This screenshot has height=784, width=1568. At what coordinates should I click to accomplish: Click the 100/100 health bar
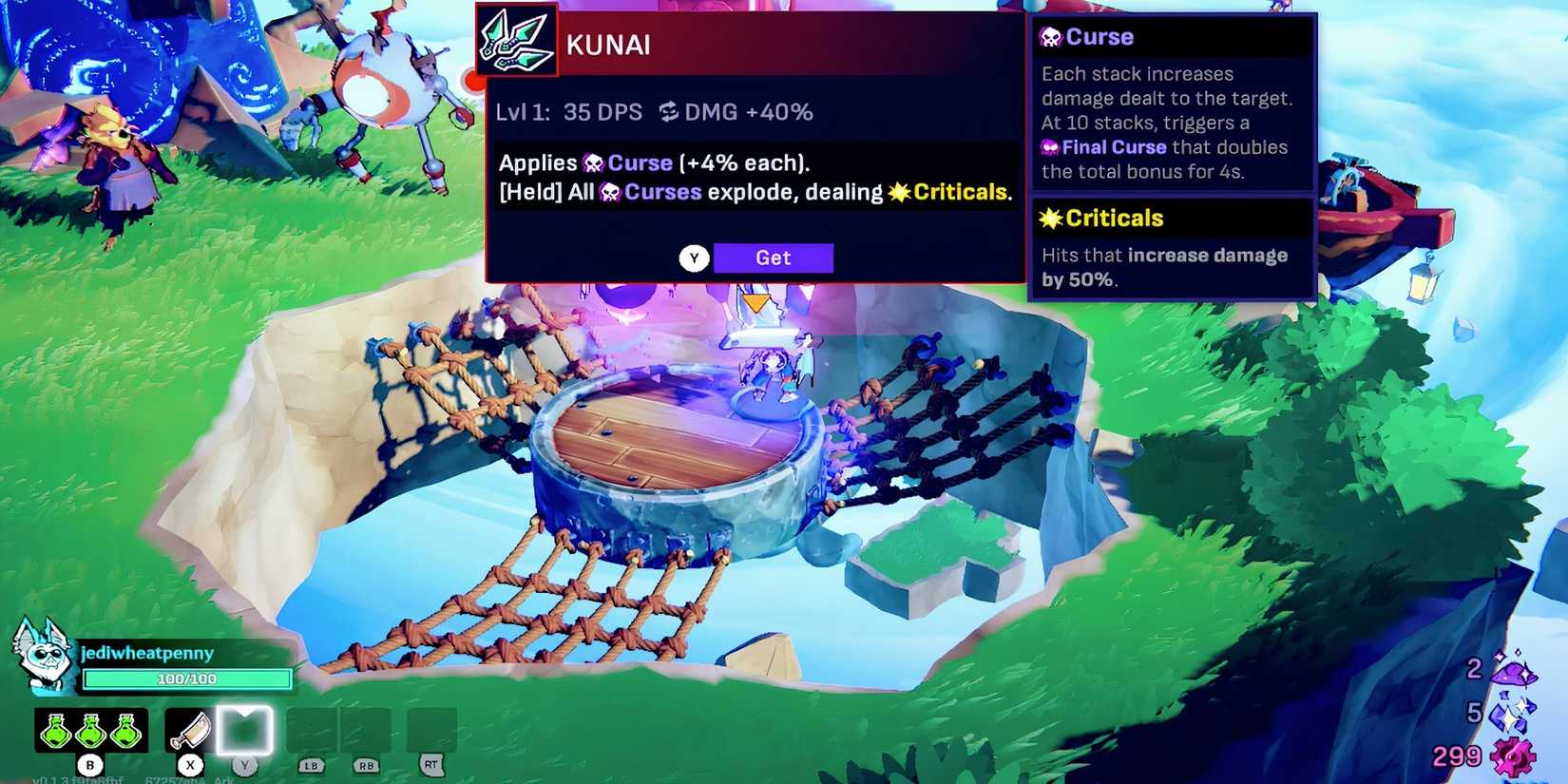coord(187,679)
